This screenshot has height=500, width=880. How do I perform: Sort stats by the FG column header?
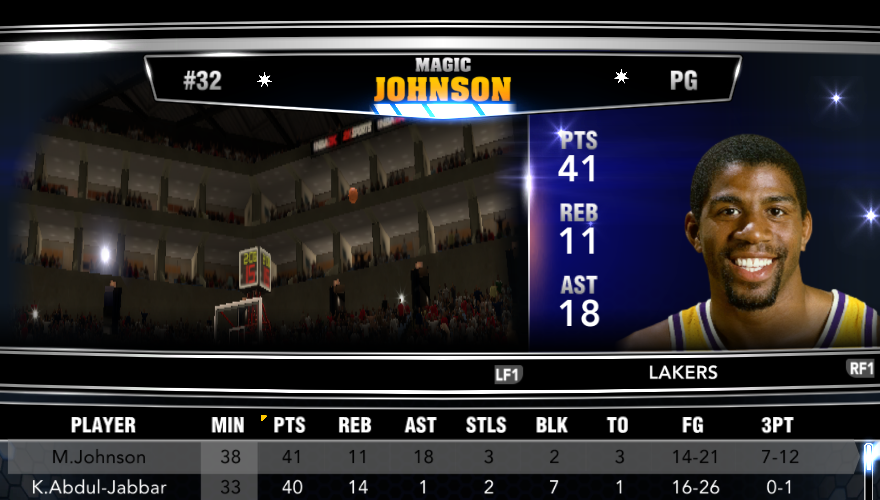coord(692,425)
